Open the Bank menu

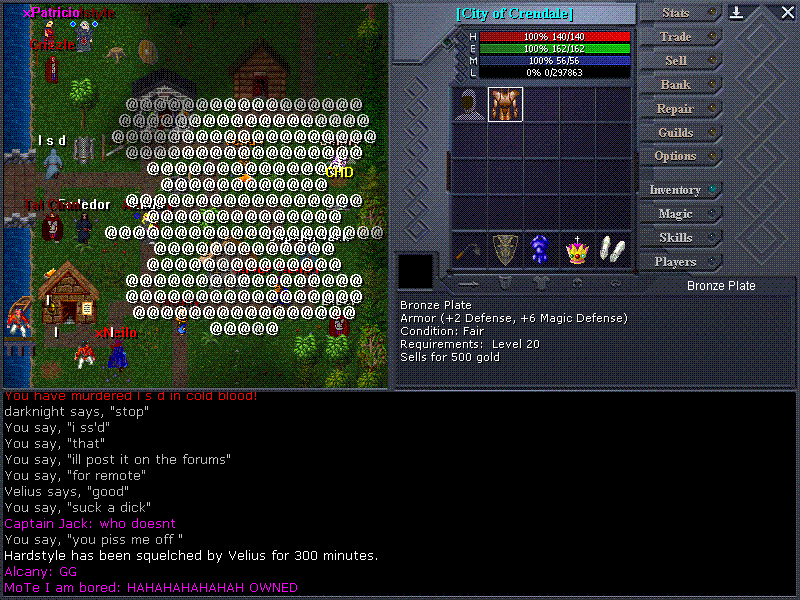click(x=676, y=85)
